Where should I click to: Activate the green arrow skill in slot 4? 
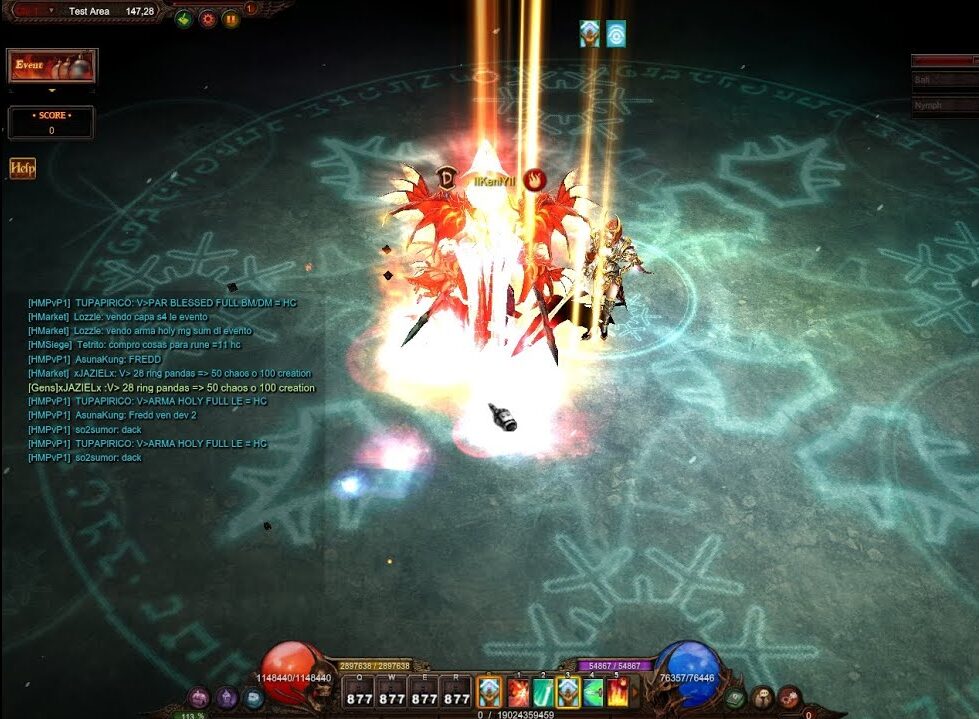pos(593,692)
